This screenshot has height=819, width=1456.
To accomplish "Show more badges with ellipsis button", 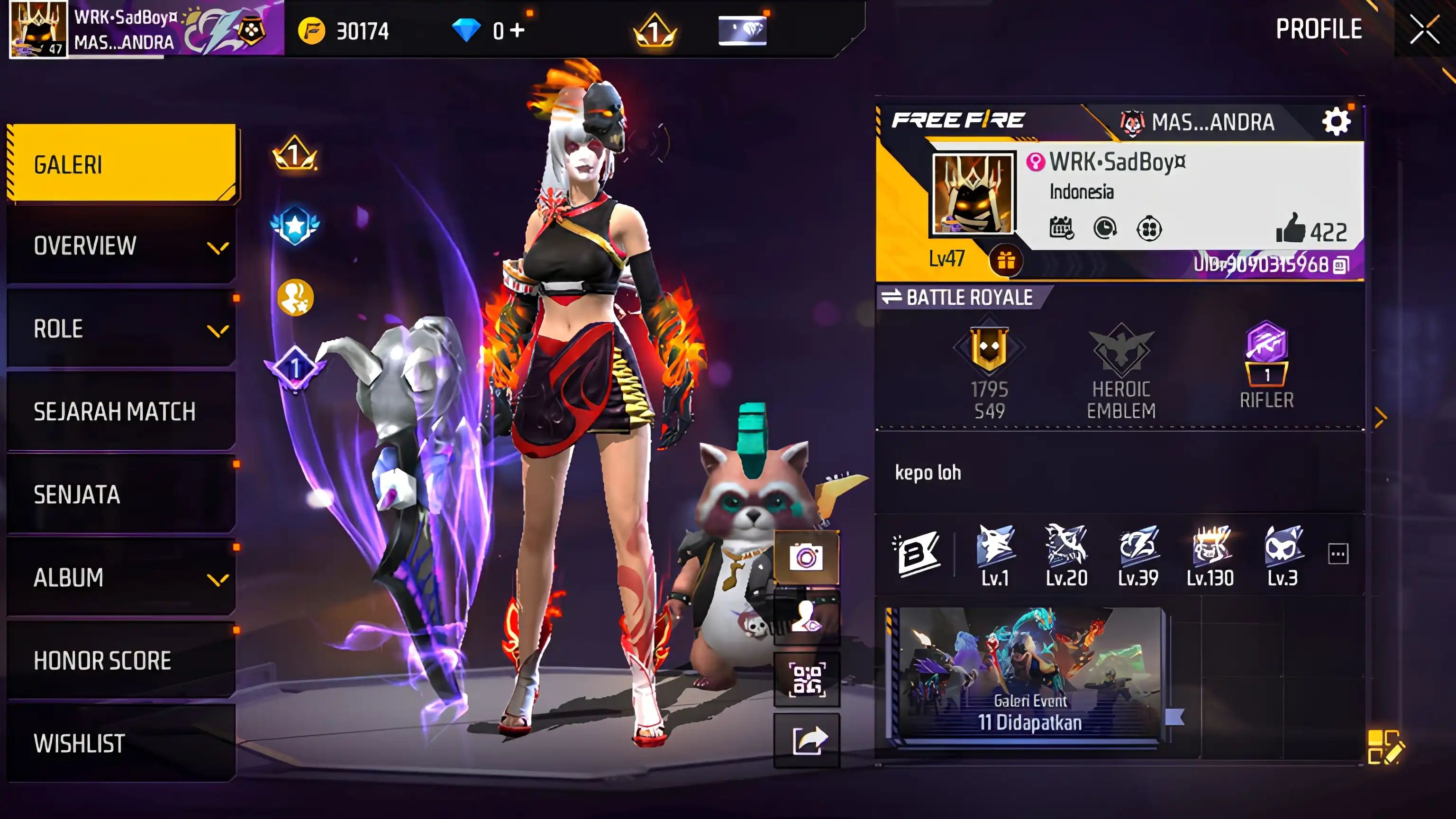I will (x=1338, y=554).
